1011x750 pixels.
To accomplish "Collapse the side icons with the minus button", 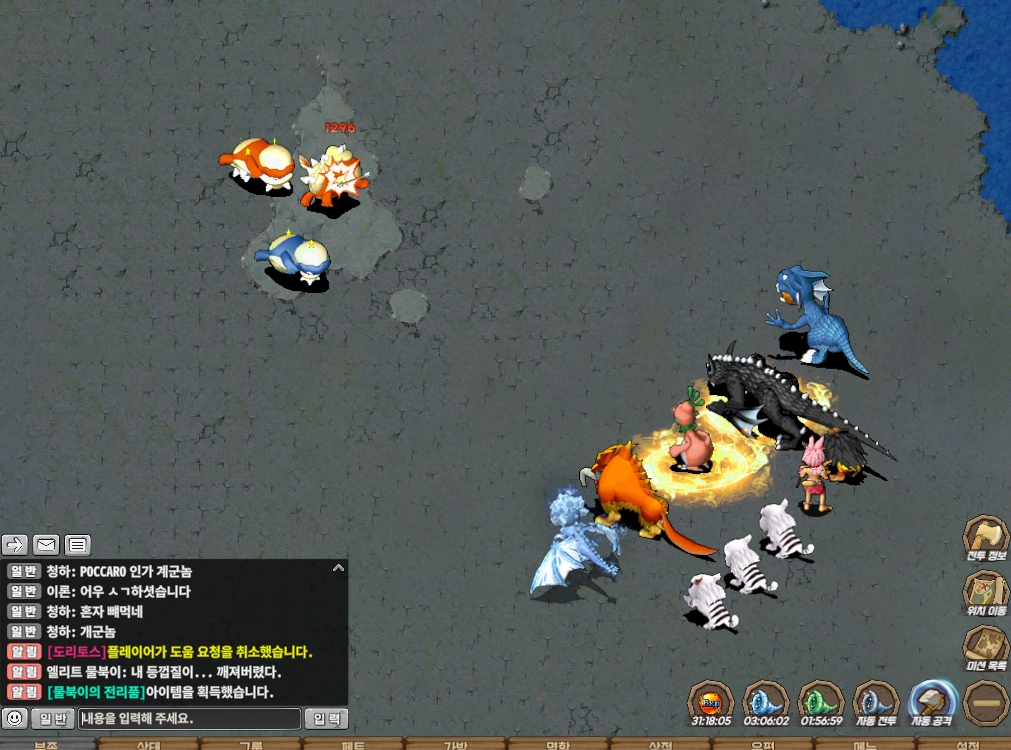I will click(986, 702).
